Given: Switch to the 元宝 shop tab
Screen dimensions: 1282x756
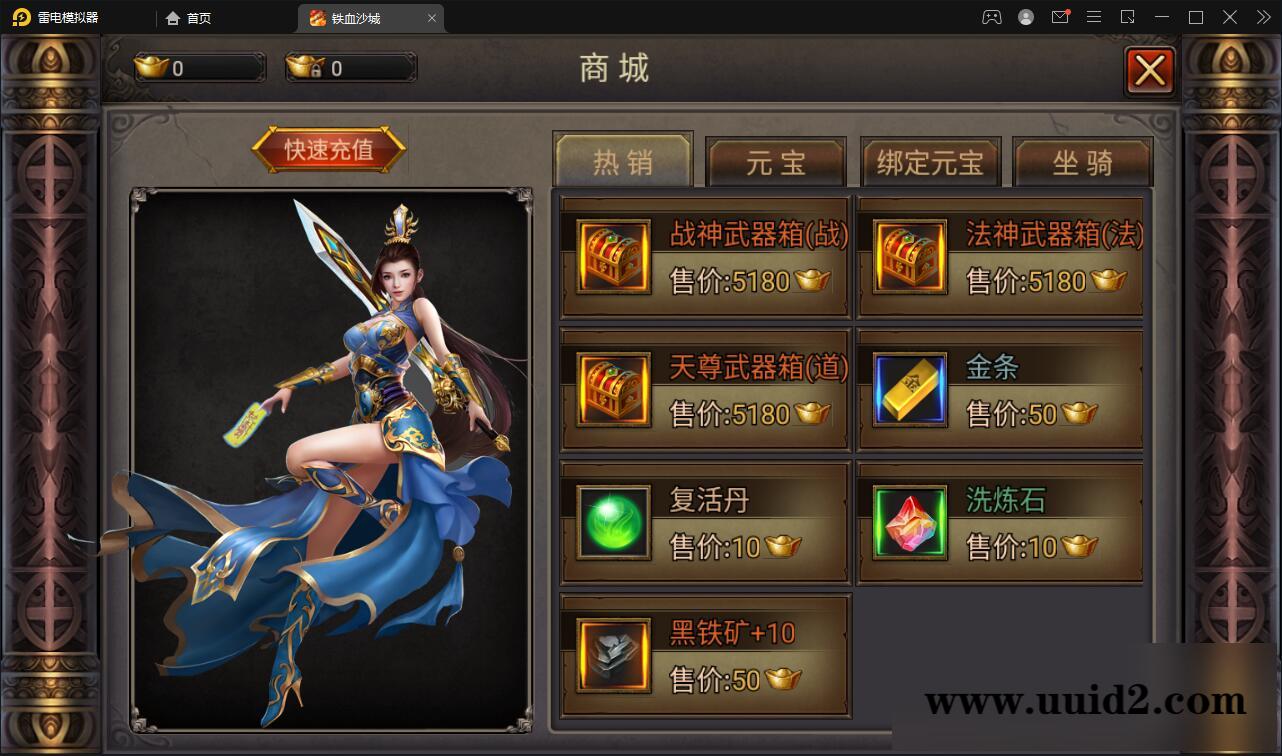Looking at the screenshot, I should (x=777, y=161).
